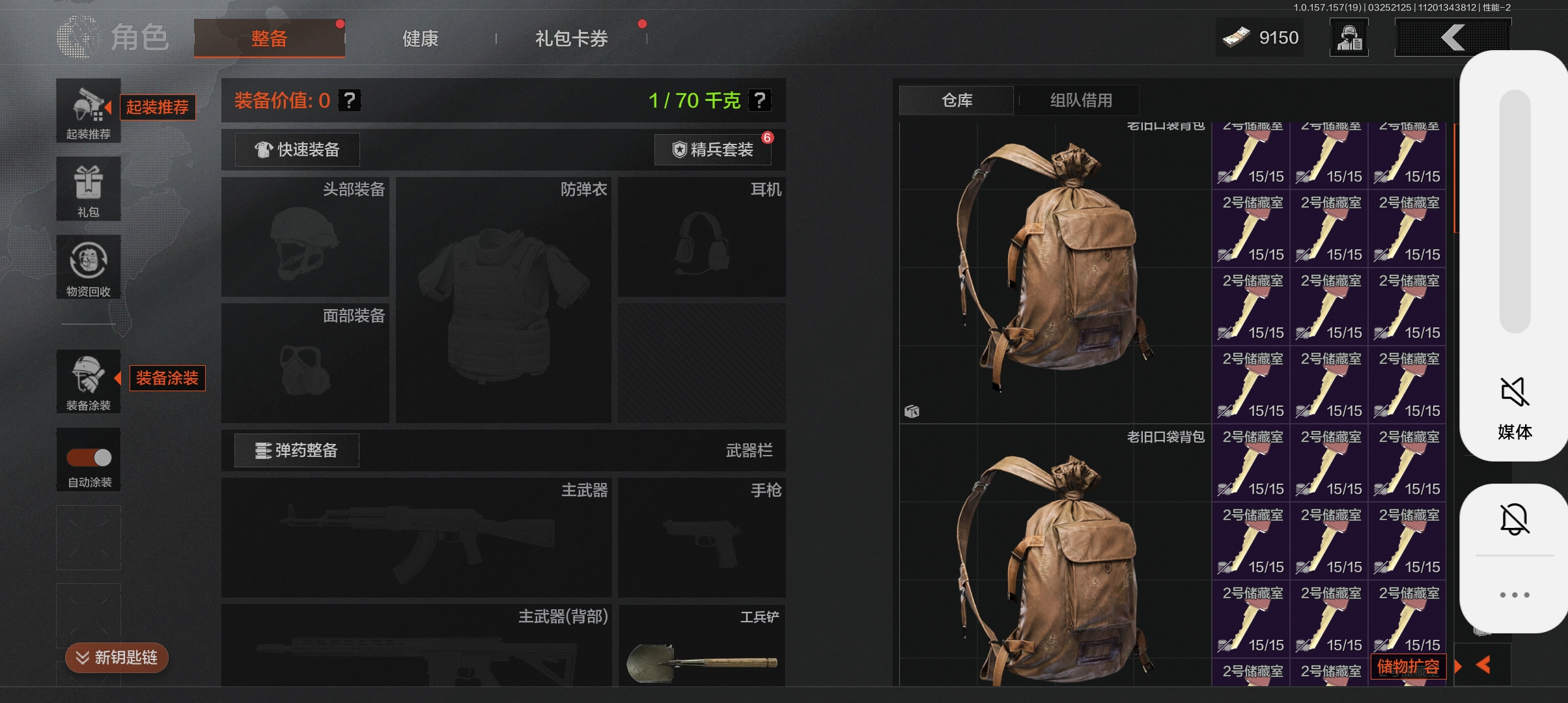Open the 礼包卡券 tab
1568x703 pixels.
point(571,38)
